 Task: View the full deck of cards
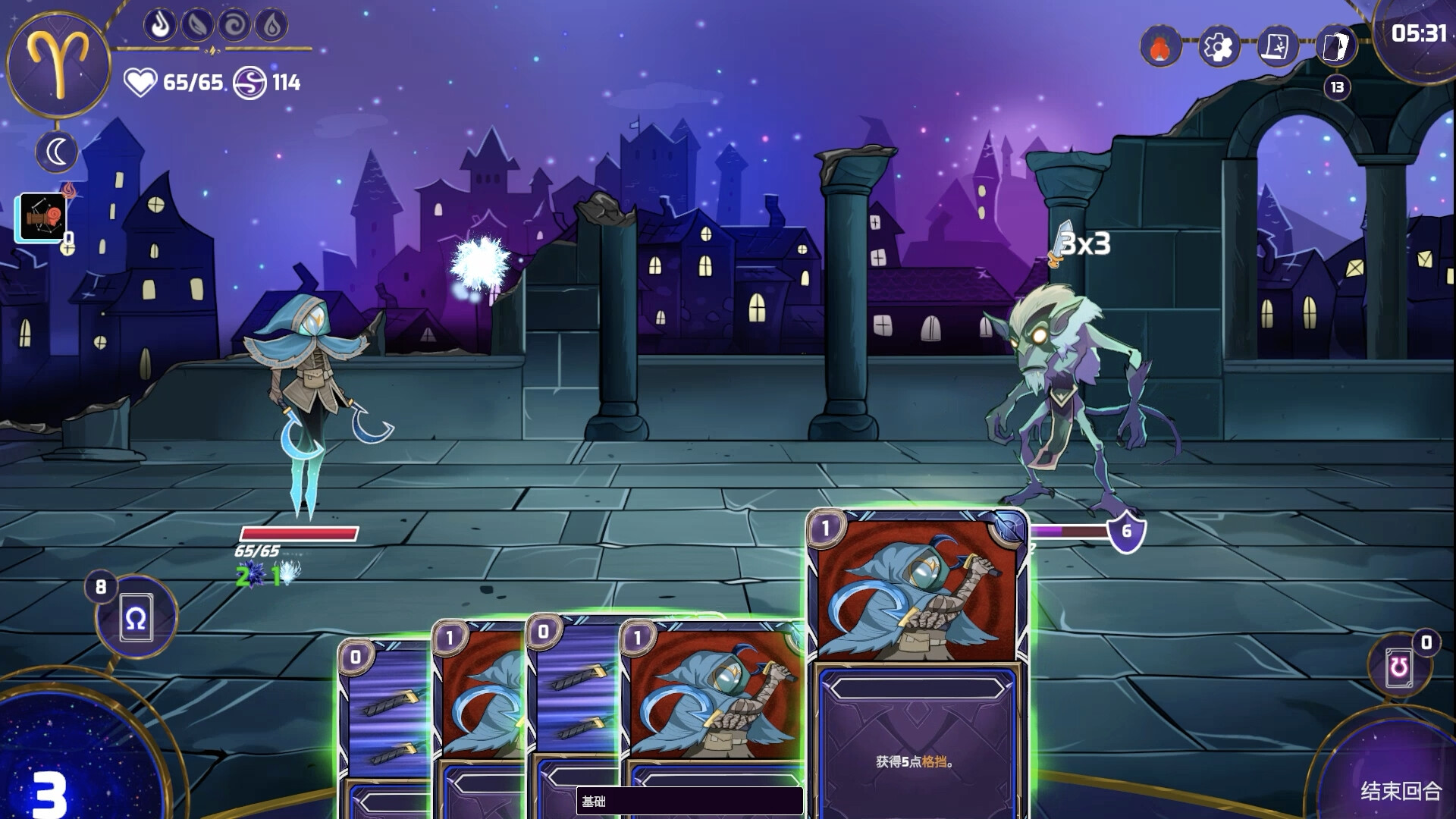click(x=1336, y=47)
